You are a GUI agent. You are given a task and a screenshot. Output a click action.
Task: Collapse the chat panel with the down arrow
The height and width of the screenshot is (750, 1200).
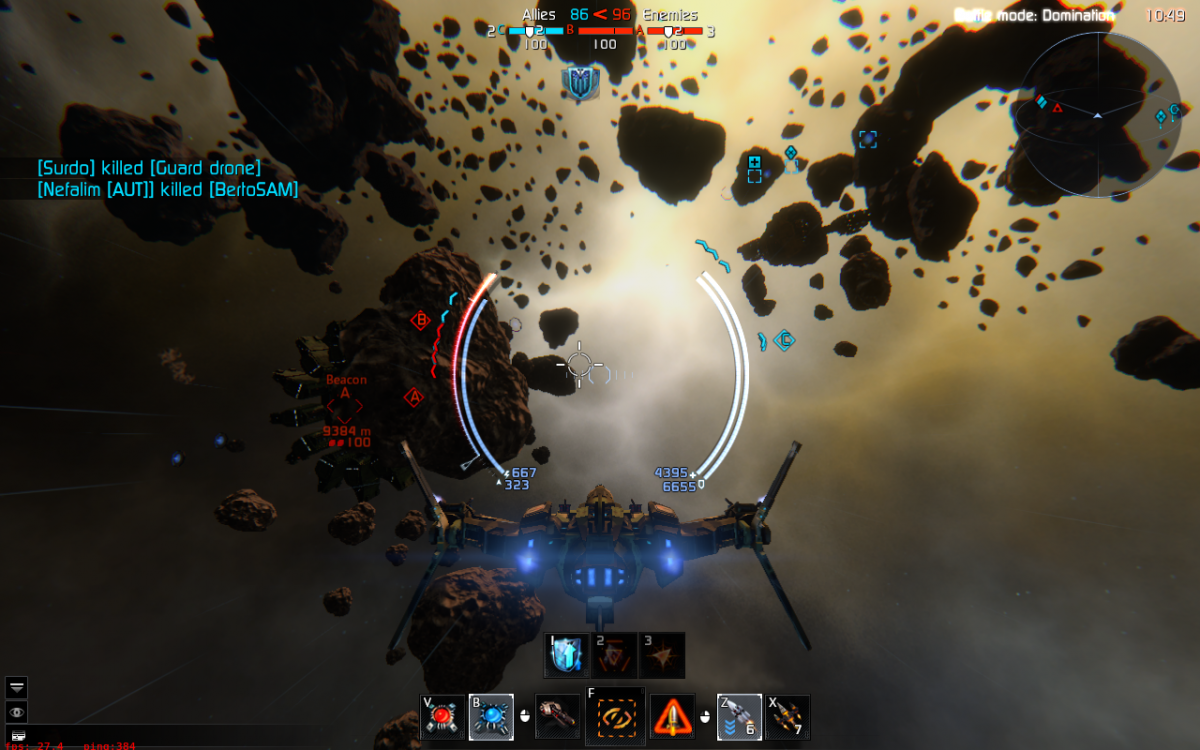17,687
